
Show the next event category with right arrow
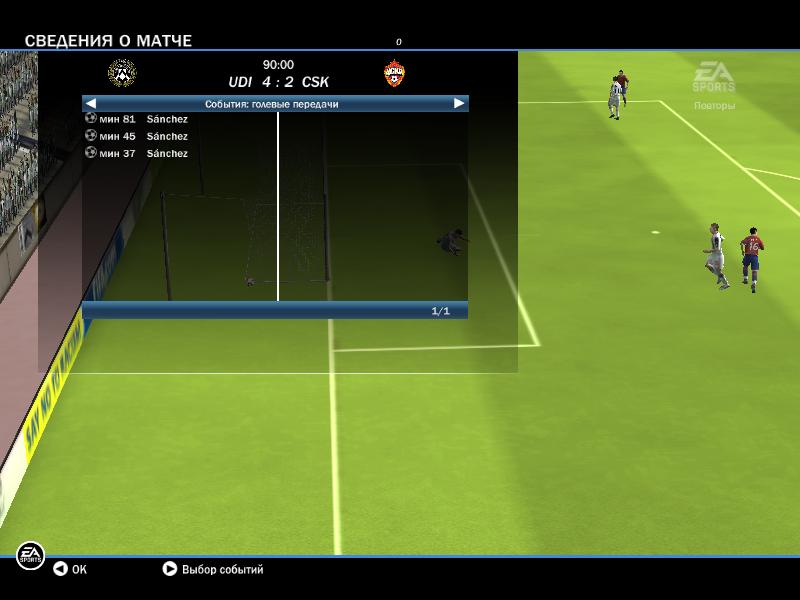[x=459, y=103]
